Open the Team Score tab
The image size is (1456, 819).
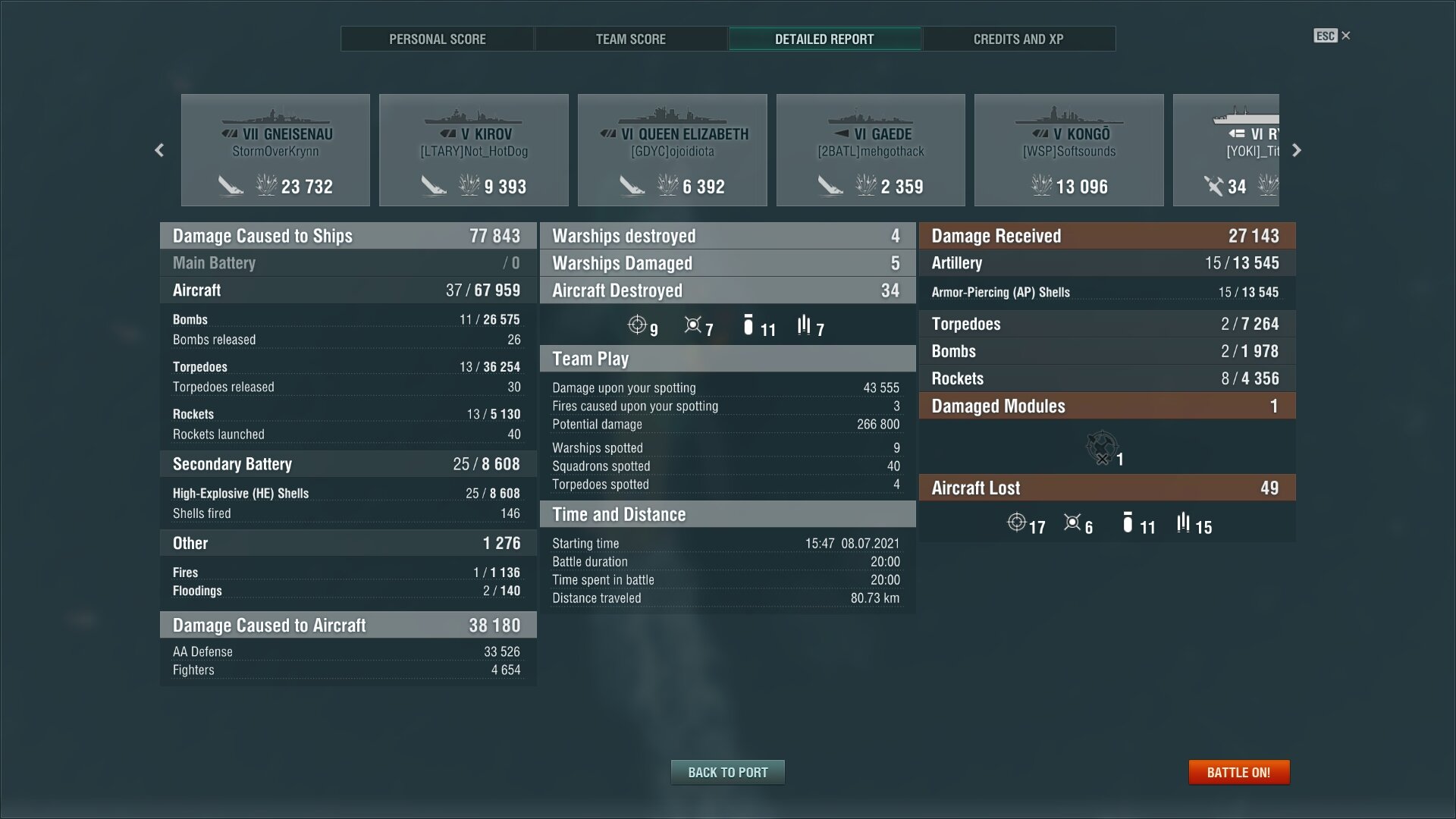click(631, 39)
